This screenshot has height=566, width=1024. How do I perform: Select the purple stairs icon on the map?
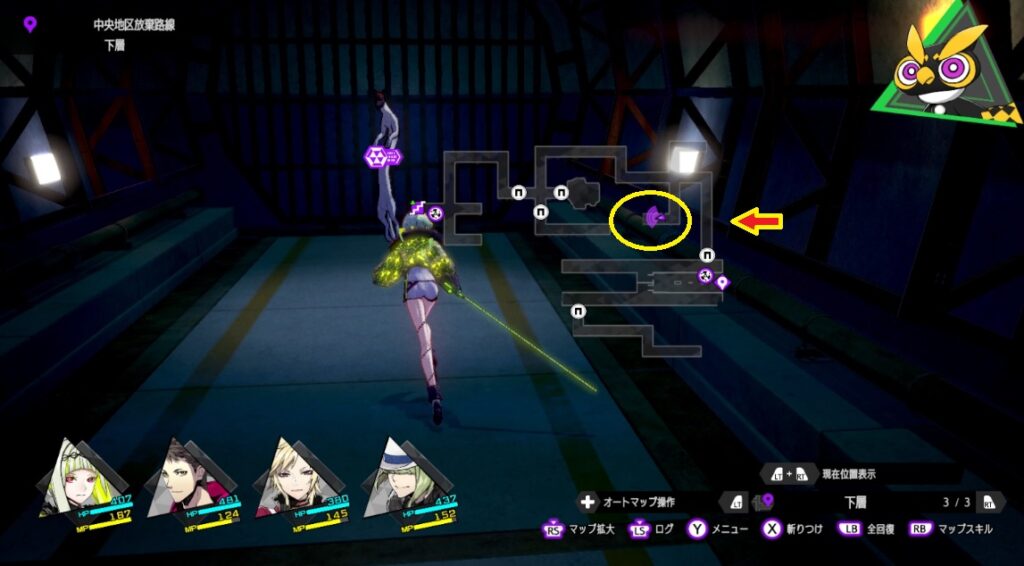[x=419, y=207]
